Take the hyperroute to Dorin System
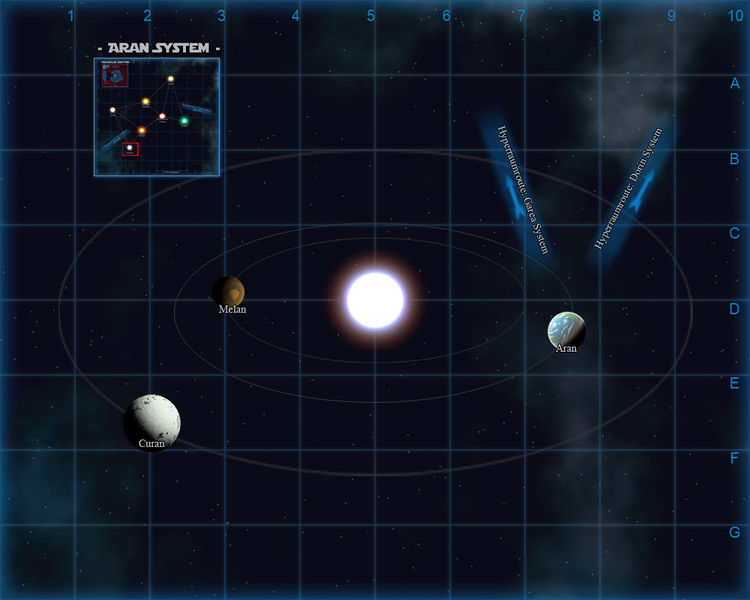 click(630, 189)
